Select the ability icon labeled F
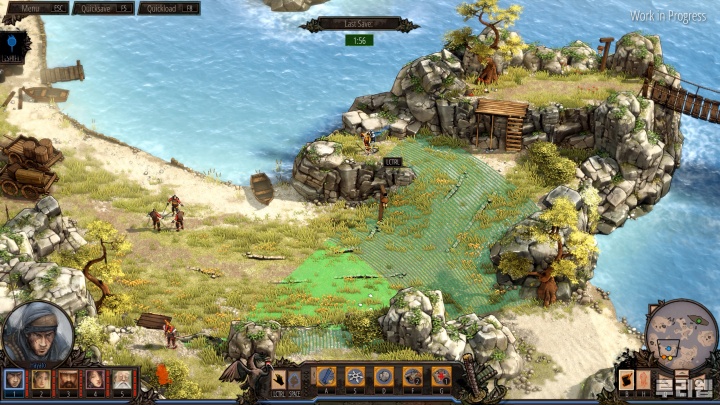Viewport: 720px width, 405px height. pos(412,376)
